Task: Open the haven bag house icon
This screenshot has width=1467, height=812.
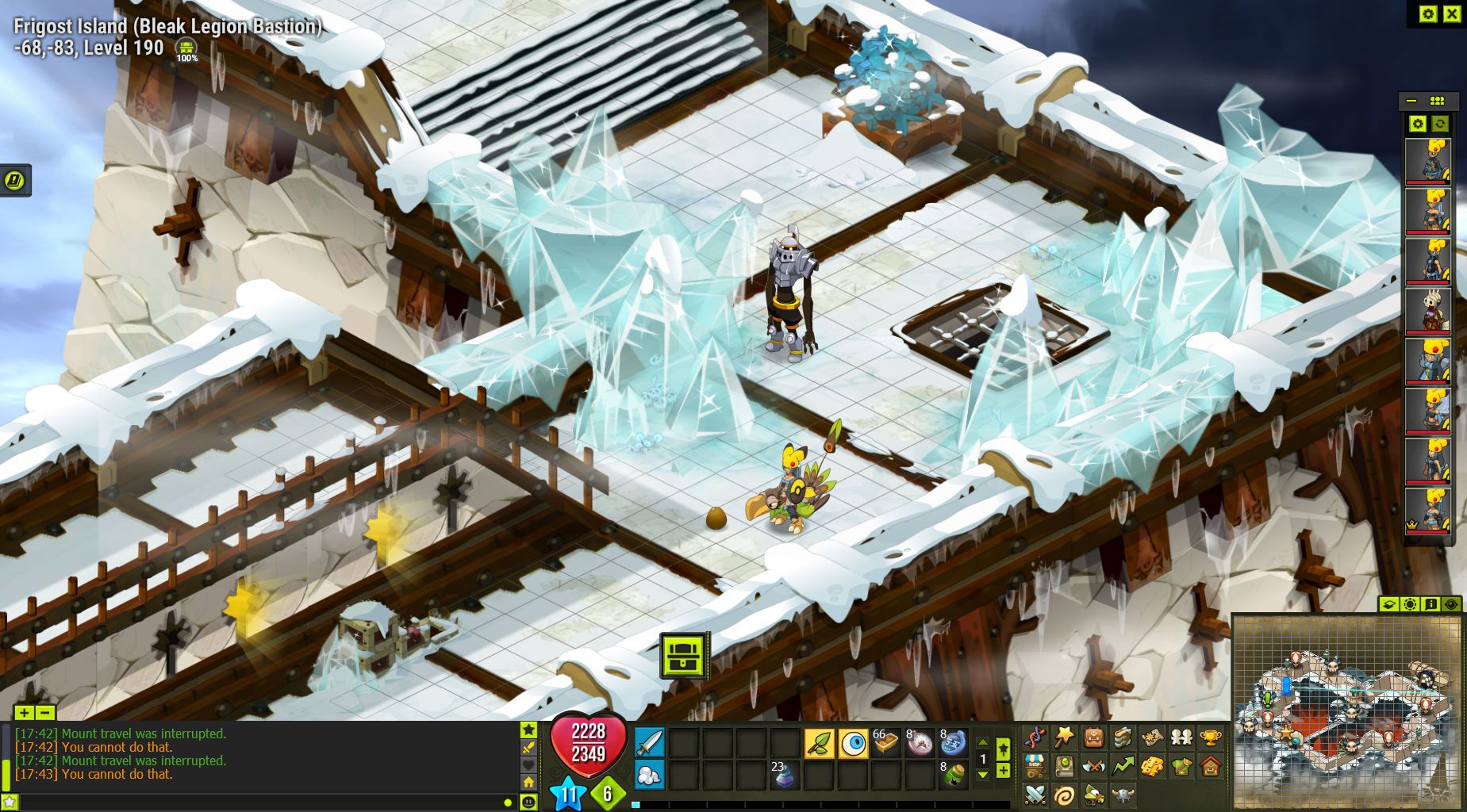Action: coord(1210,767)
